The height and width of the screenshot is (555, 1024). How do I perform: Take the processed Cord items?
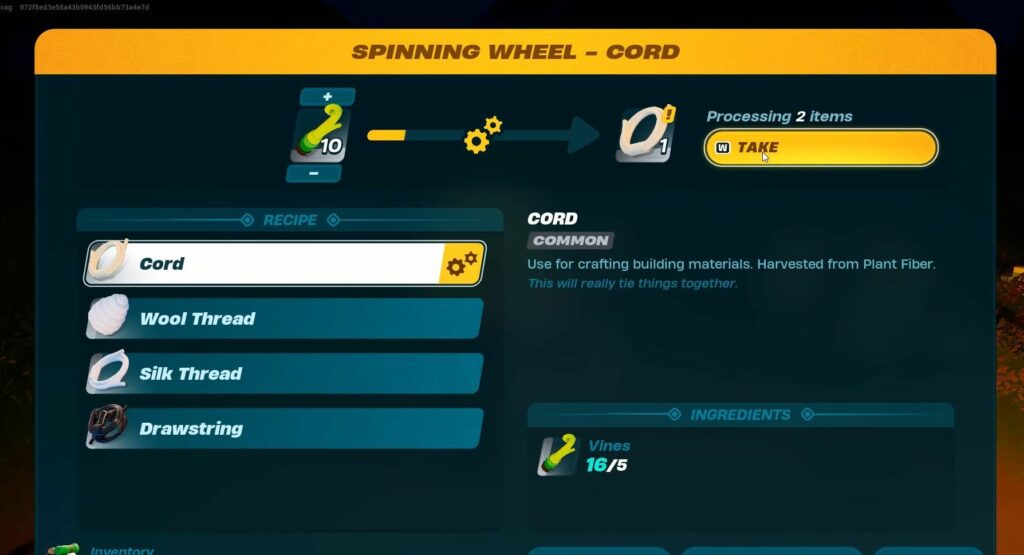(x=820, y=147)
